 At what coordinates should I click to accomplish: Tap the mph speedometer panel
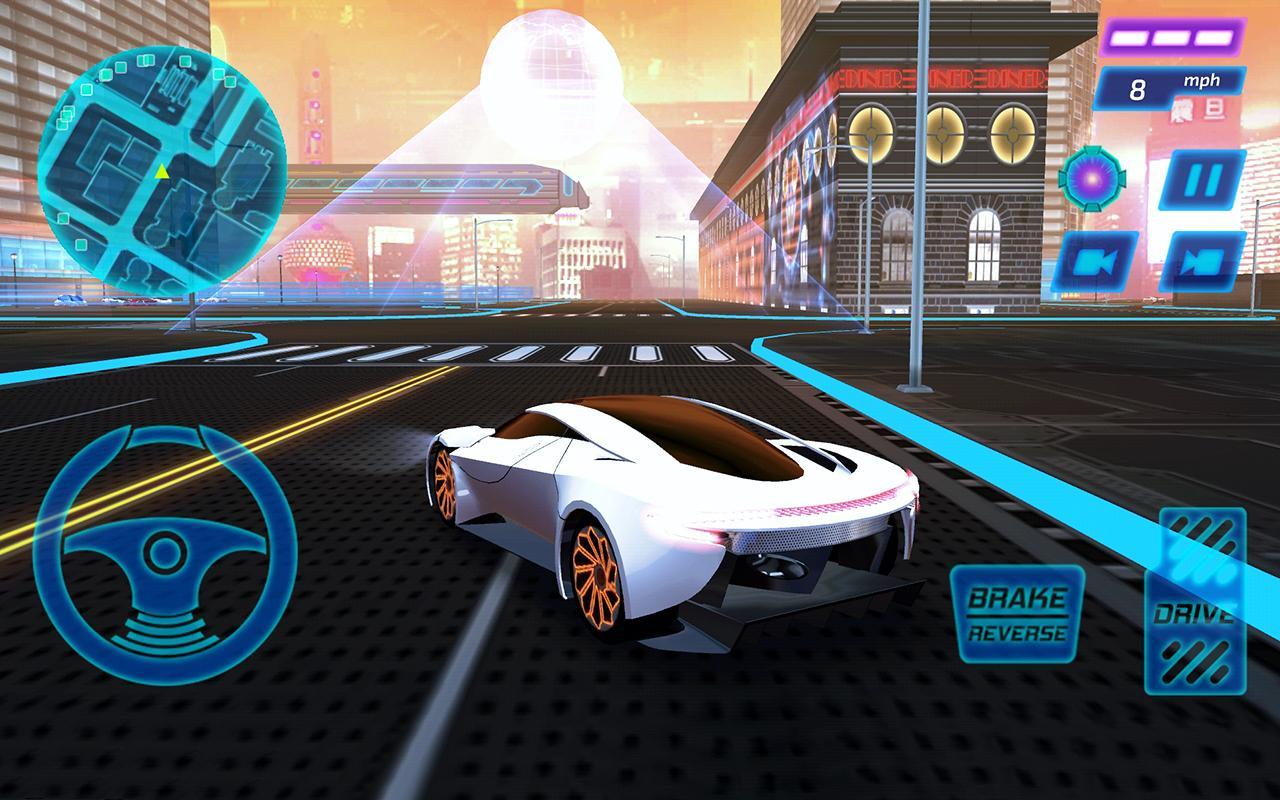pos(1168,86)
